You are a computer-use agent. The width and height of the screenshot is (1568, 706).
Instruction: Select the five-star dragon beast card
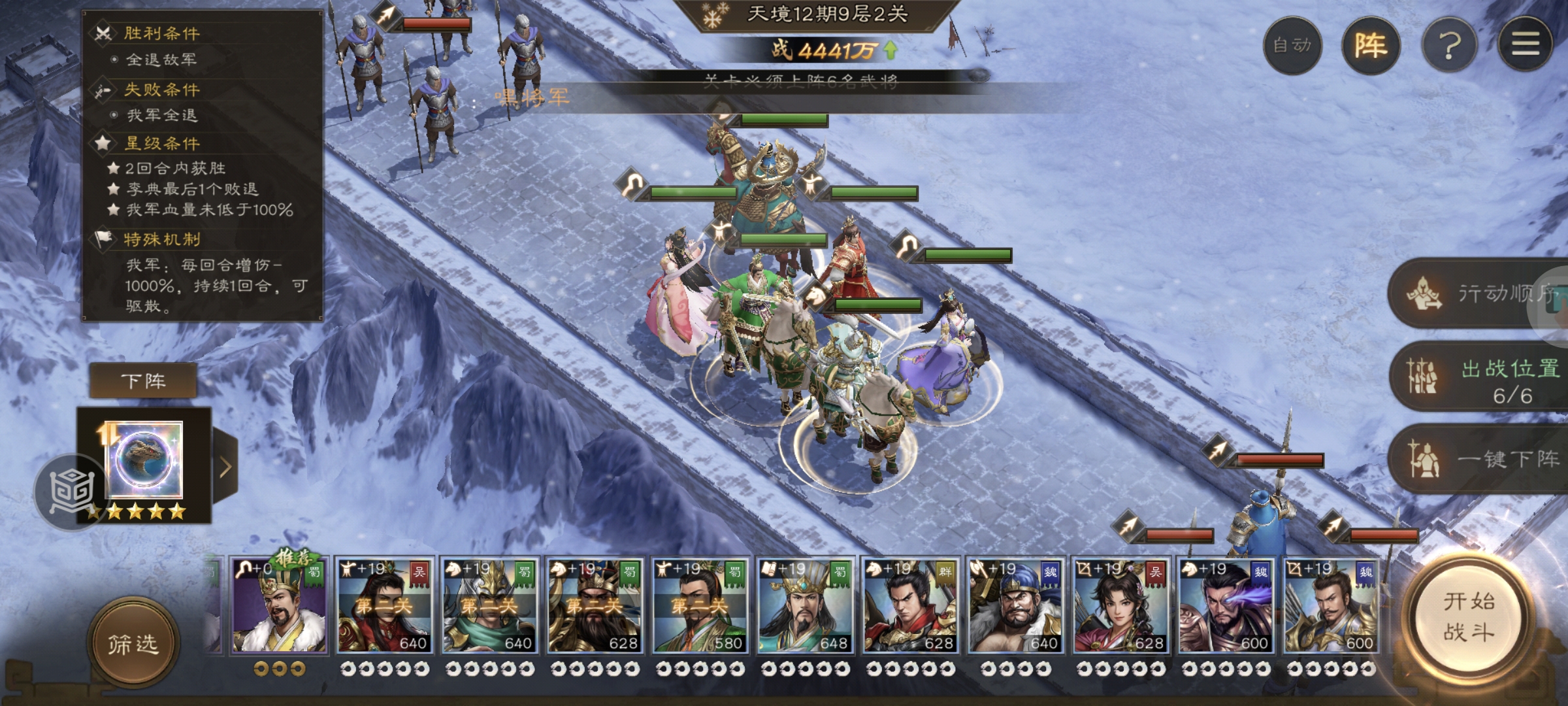pos(144,461)
